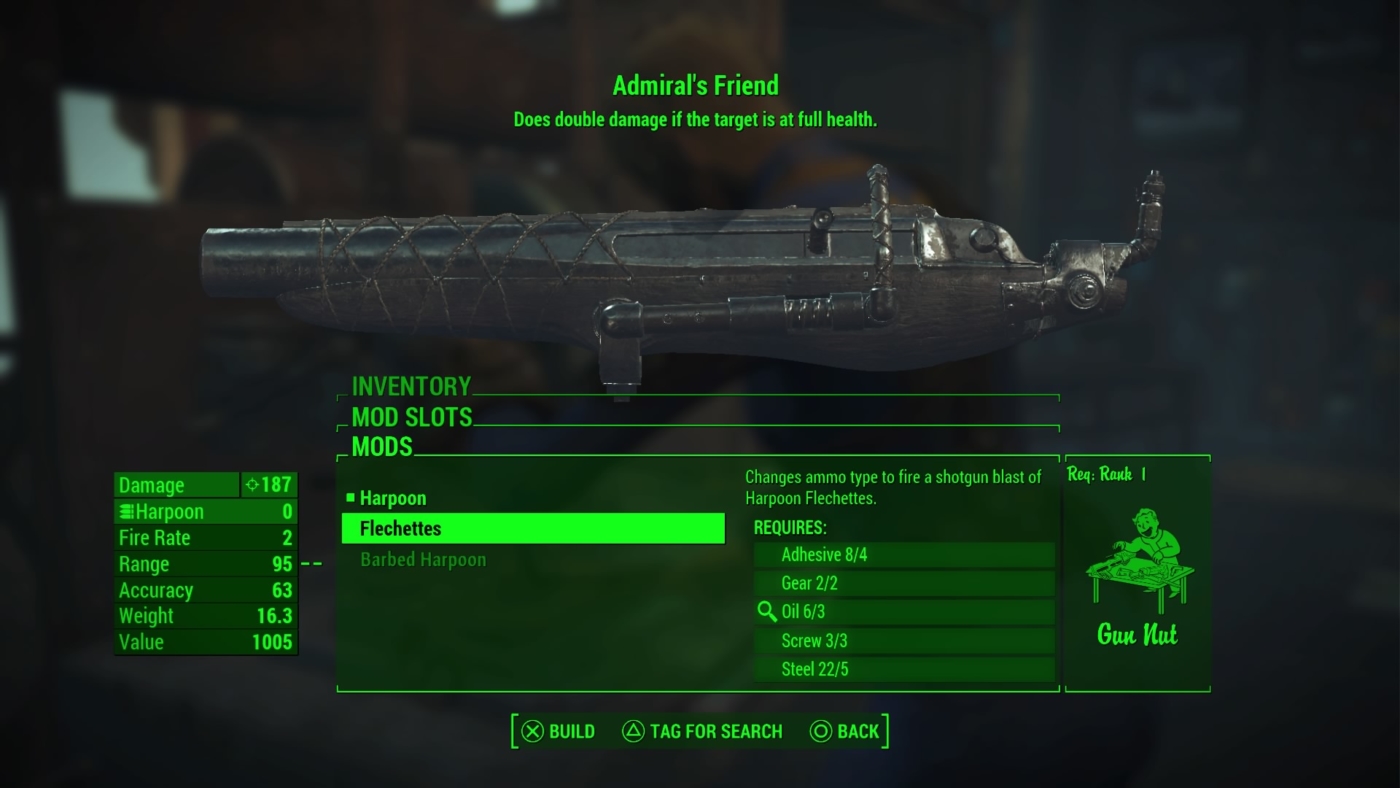Click the harpoon gun preview image
1400x788 pixels.
tap(680, 270)
